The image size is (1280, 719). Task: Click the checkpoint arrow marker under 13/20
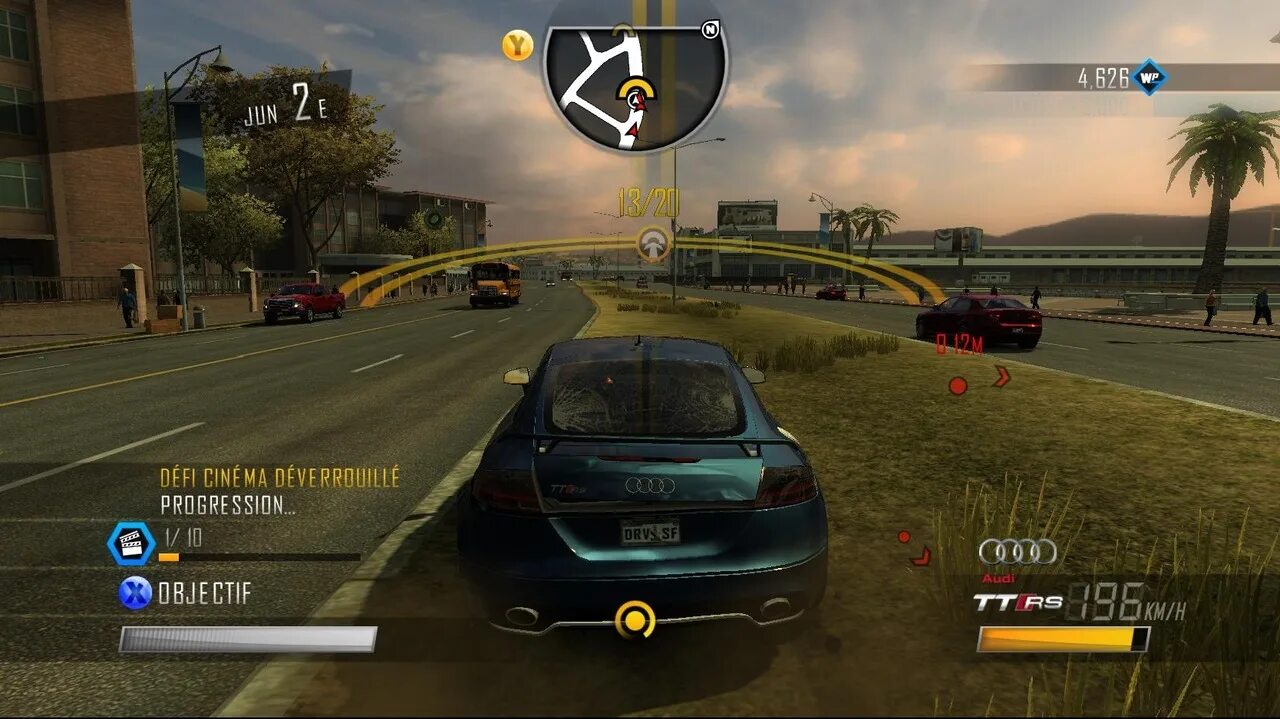pos(654,243)
